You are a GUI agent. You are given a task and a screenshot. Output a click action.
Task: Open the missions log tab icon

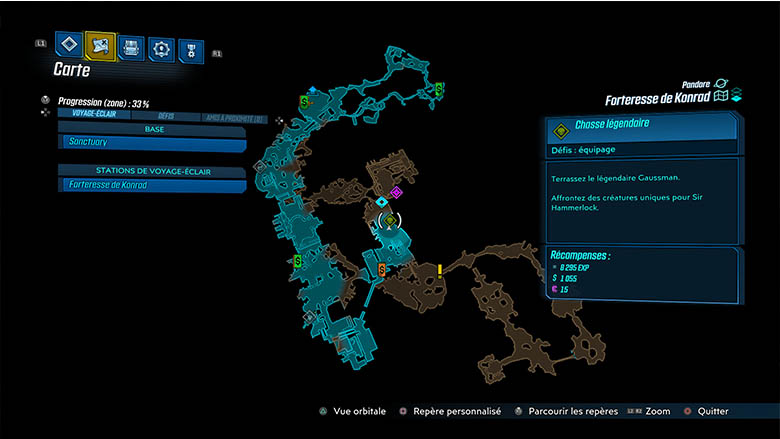[69, 45]
